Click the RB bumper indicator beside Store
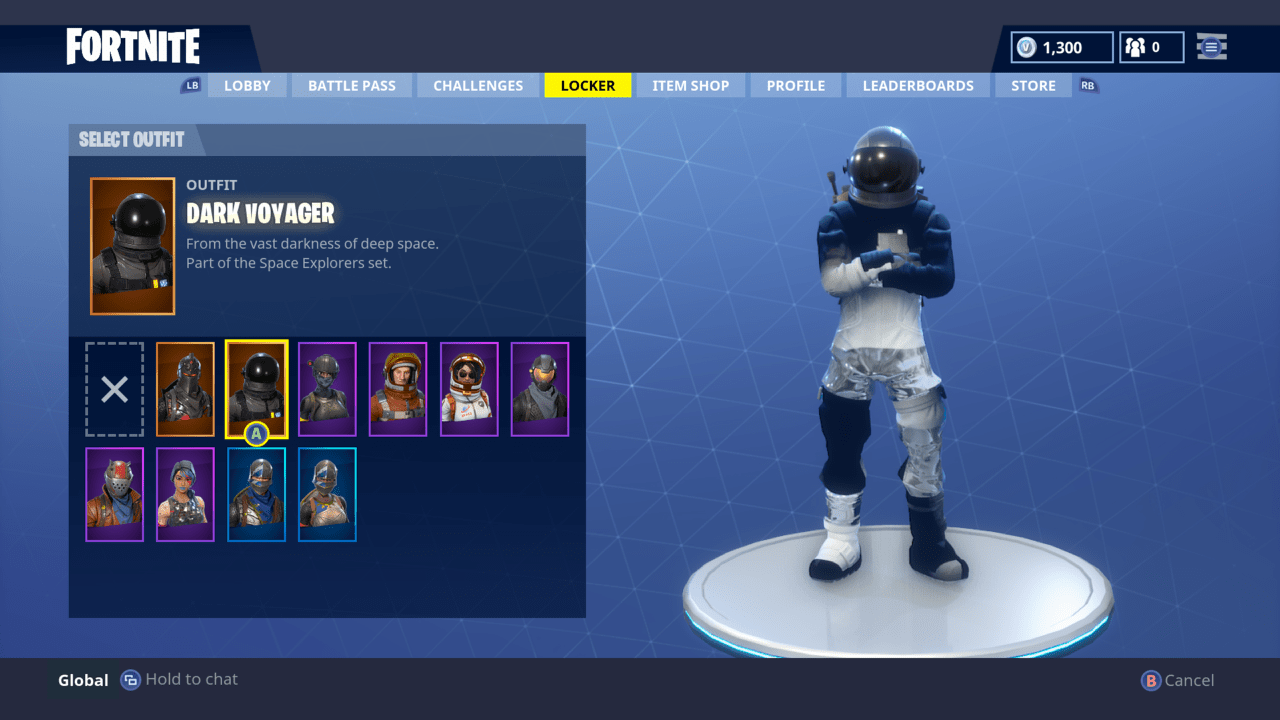This screenshot has width=1280, height=720. point(1087,85)
